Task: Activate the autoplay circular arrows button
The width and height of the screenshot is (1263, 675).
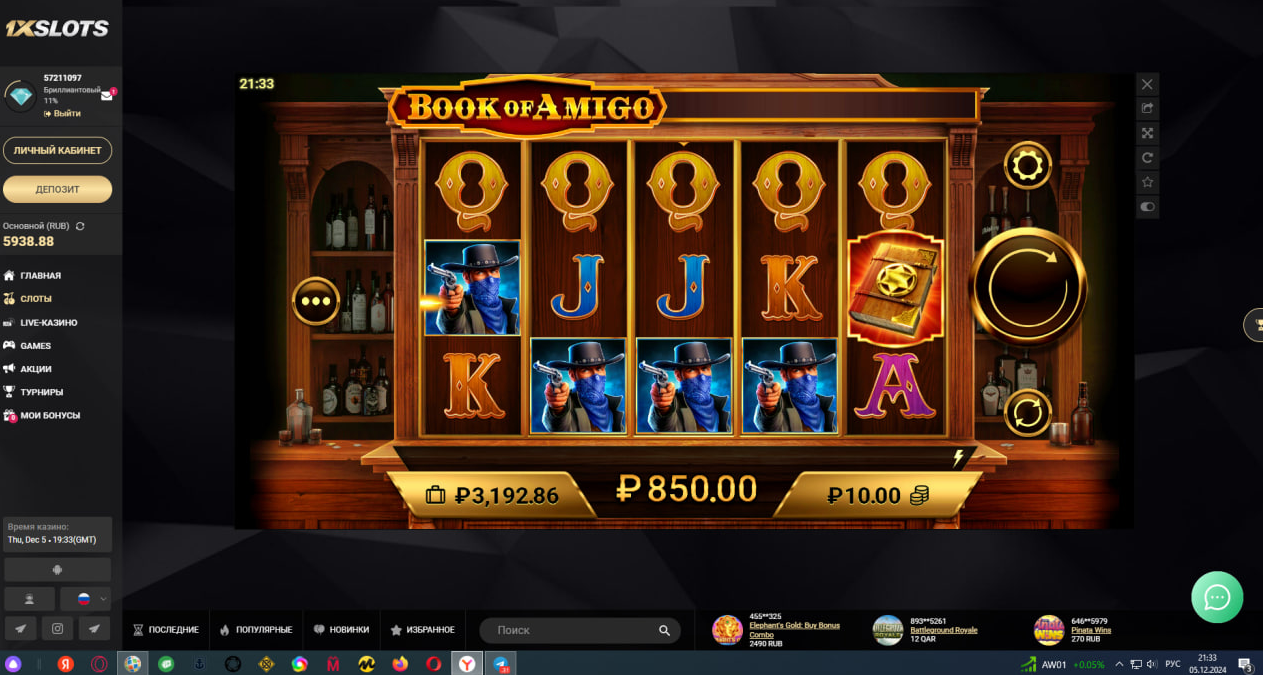Action: click(1027, 412)
